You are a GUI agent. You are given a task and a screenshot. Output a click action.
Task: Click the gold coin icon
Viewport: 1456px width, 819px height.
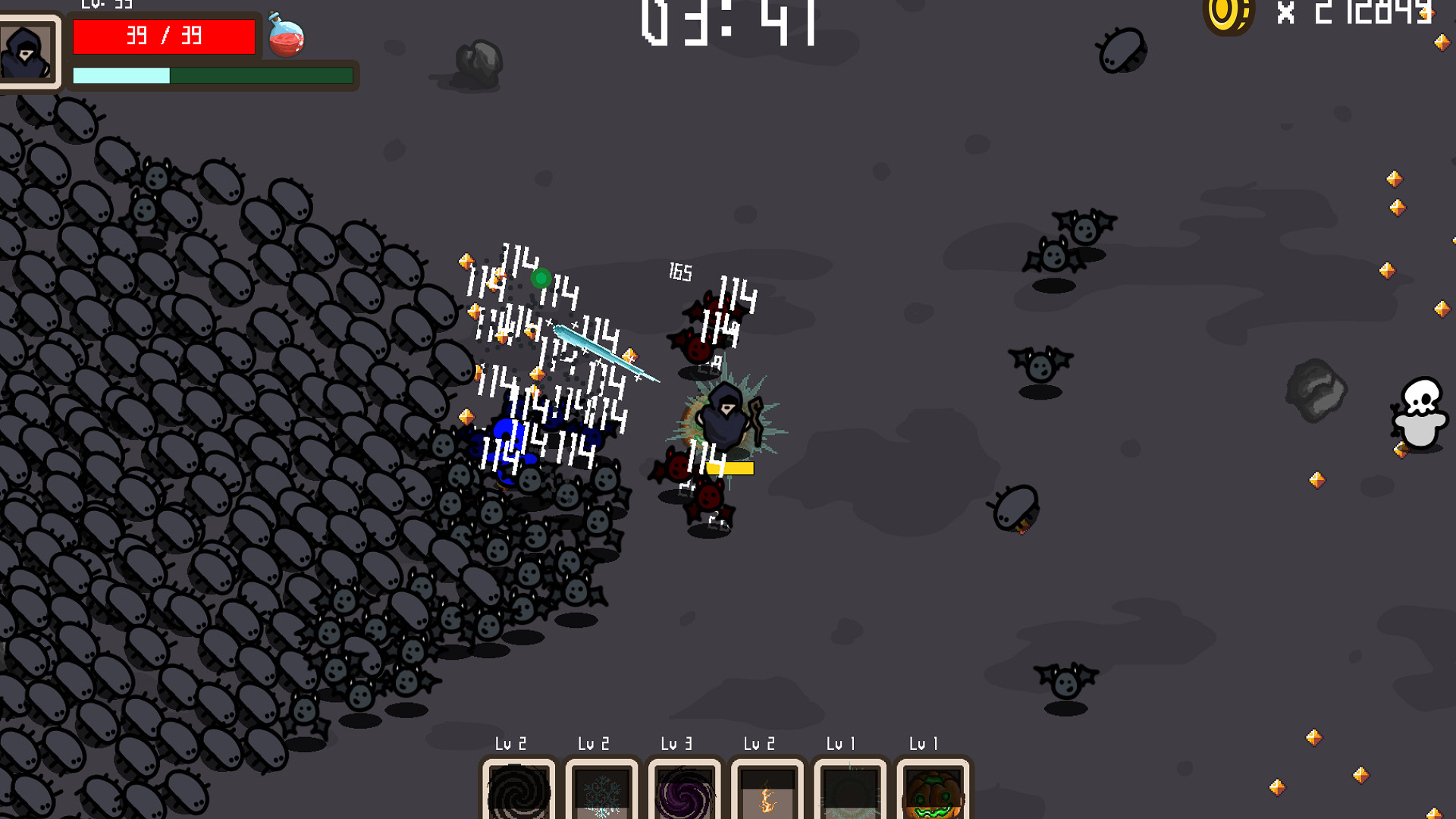1226,17
